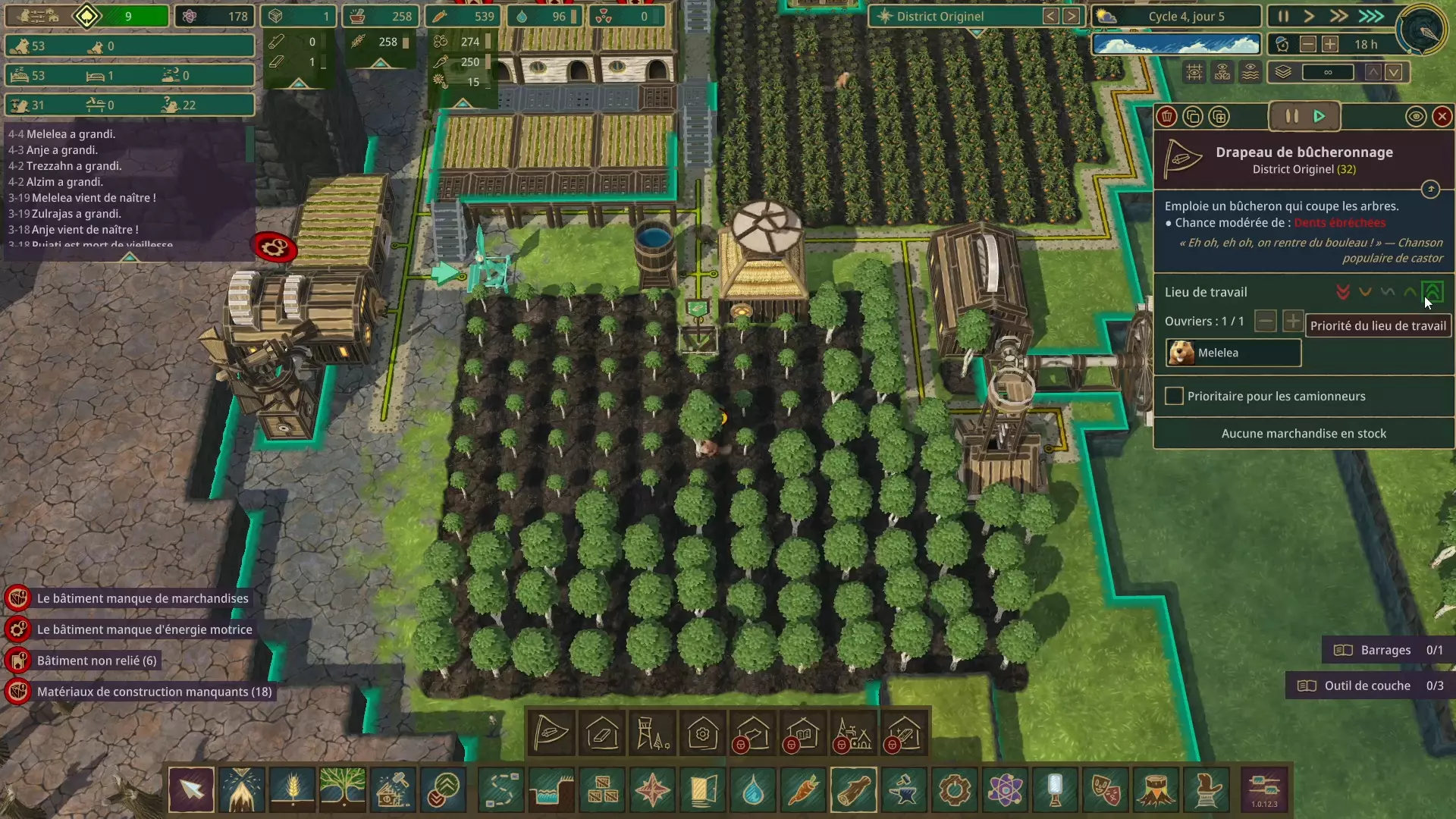1456x819 pixels.
Task: Pause this lumberjack flag workplace
Action: pos(1291,117)
